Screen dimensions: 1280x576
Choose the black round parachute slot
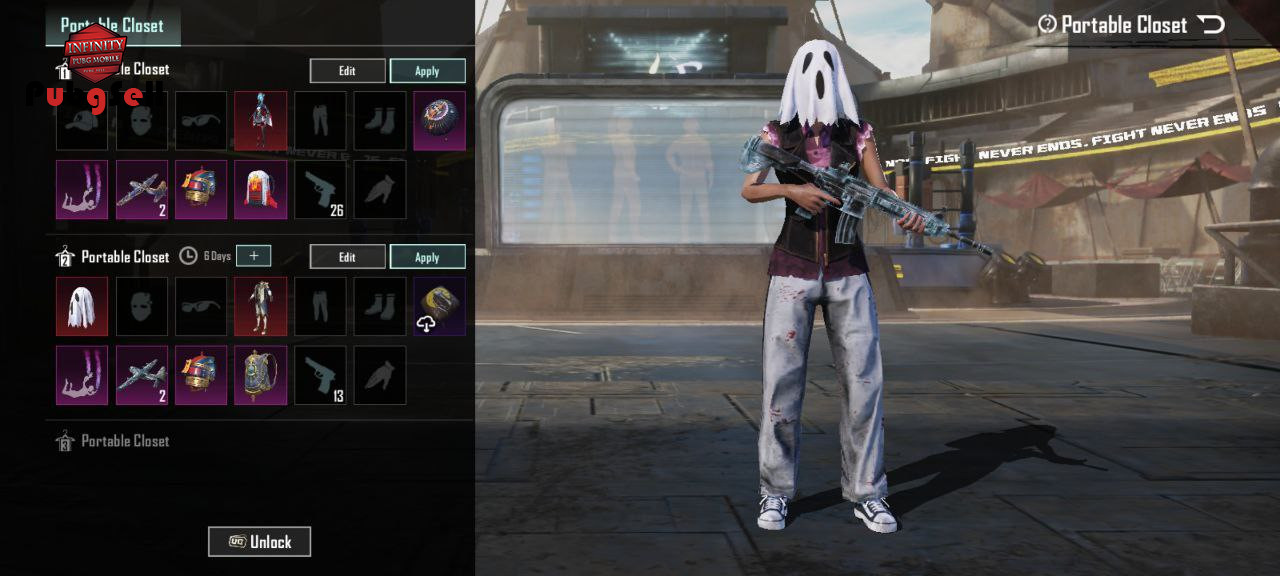tap(440, 121)
